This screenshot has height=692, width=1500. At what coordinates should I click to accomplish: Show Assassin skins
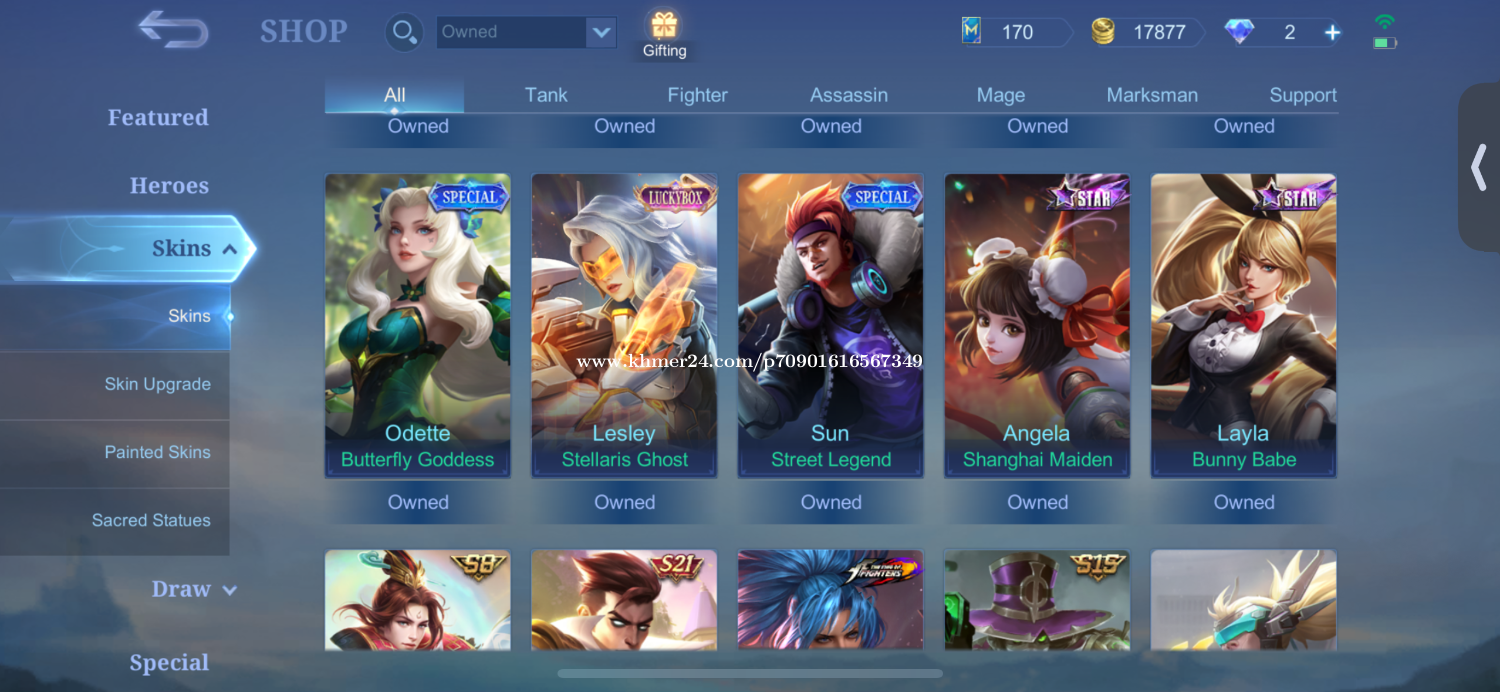[848, 95]
